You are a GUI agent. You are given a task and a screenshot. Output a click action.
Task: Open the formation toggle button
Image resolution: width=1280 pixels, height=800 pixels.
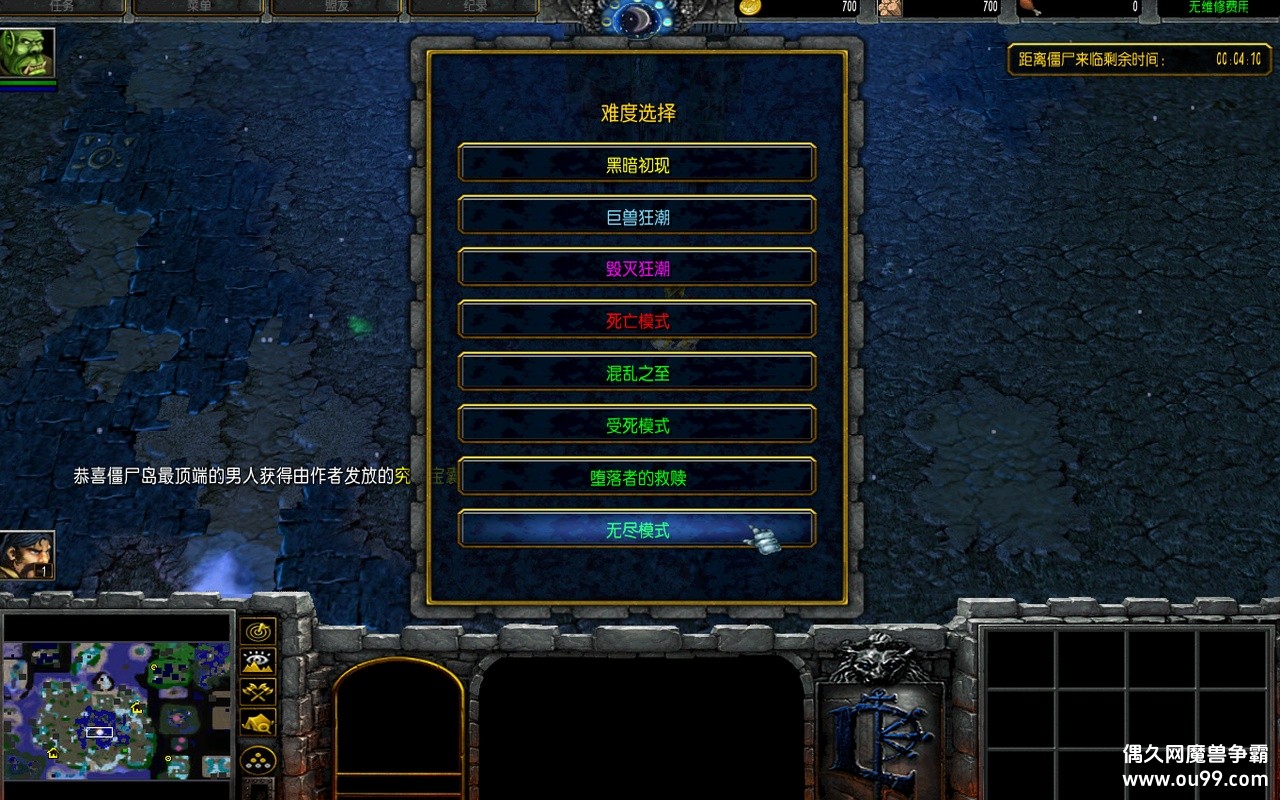tap(258, 758)
